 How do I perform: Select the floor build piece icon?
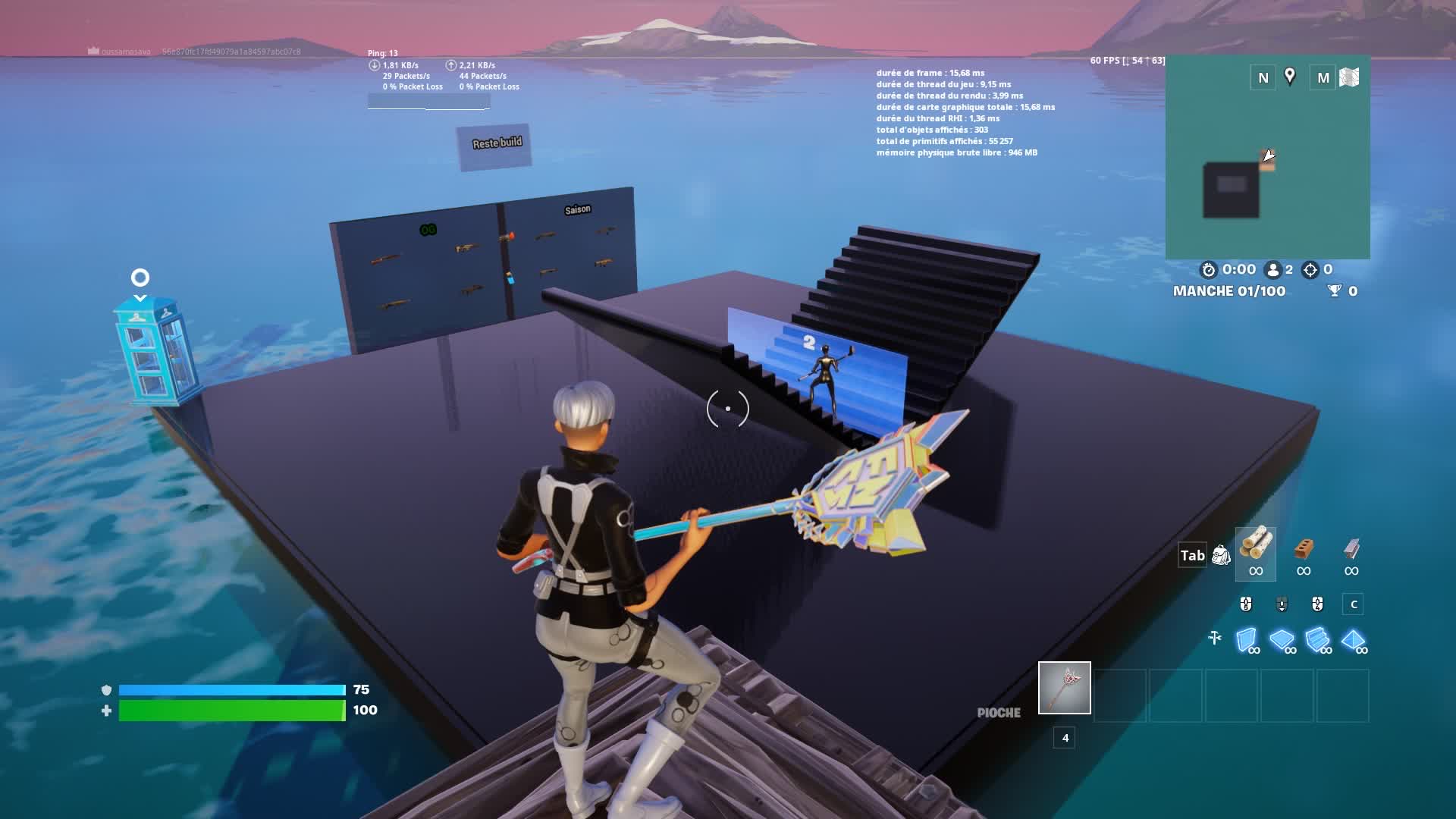[x=1281, y=639]
